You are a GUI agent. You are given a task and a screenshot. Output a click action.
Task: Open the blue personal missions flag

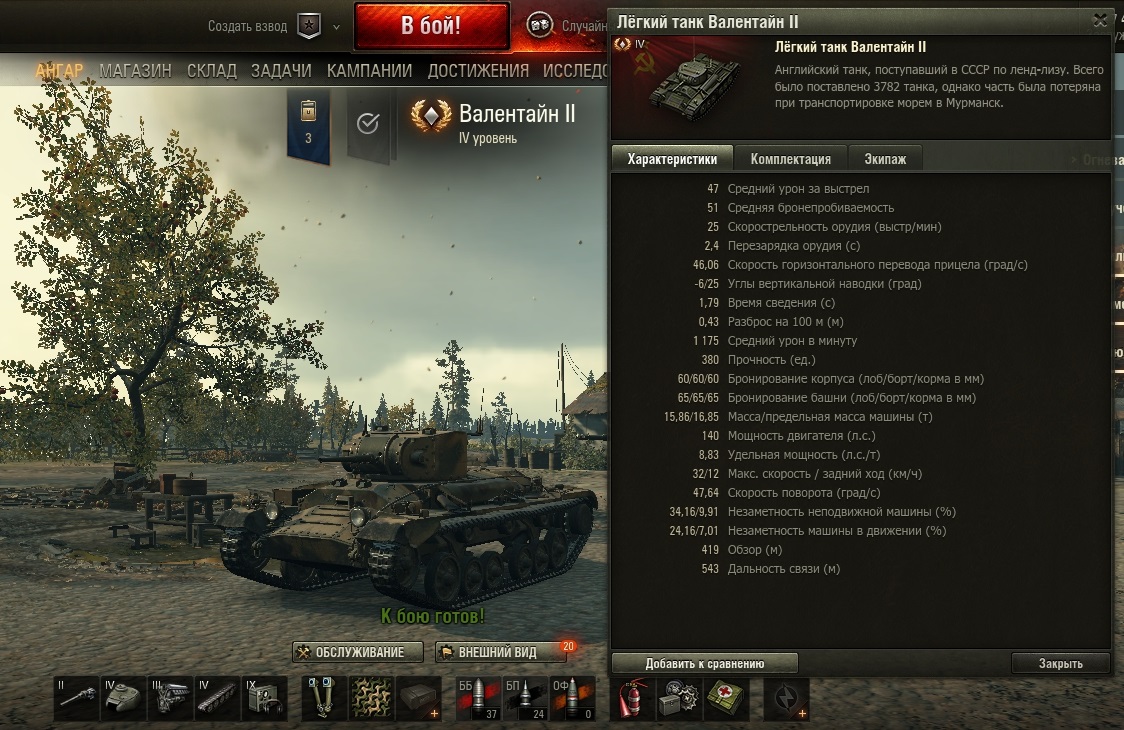(x=308, y=125)
